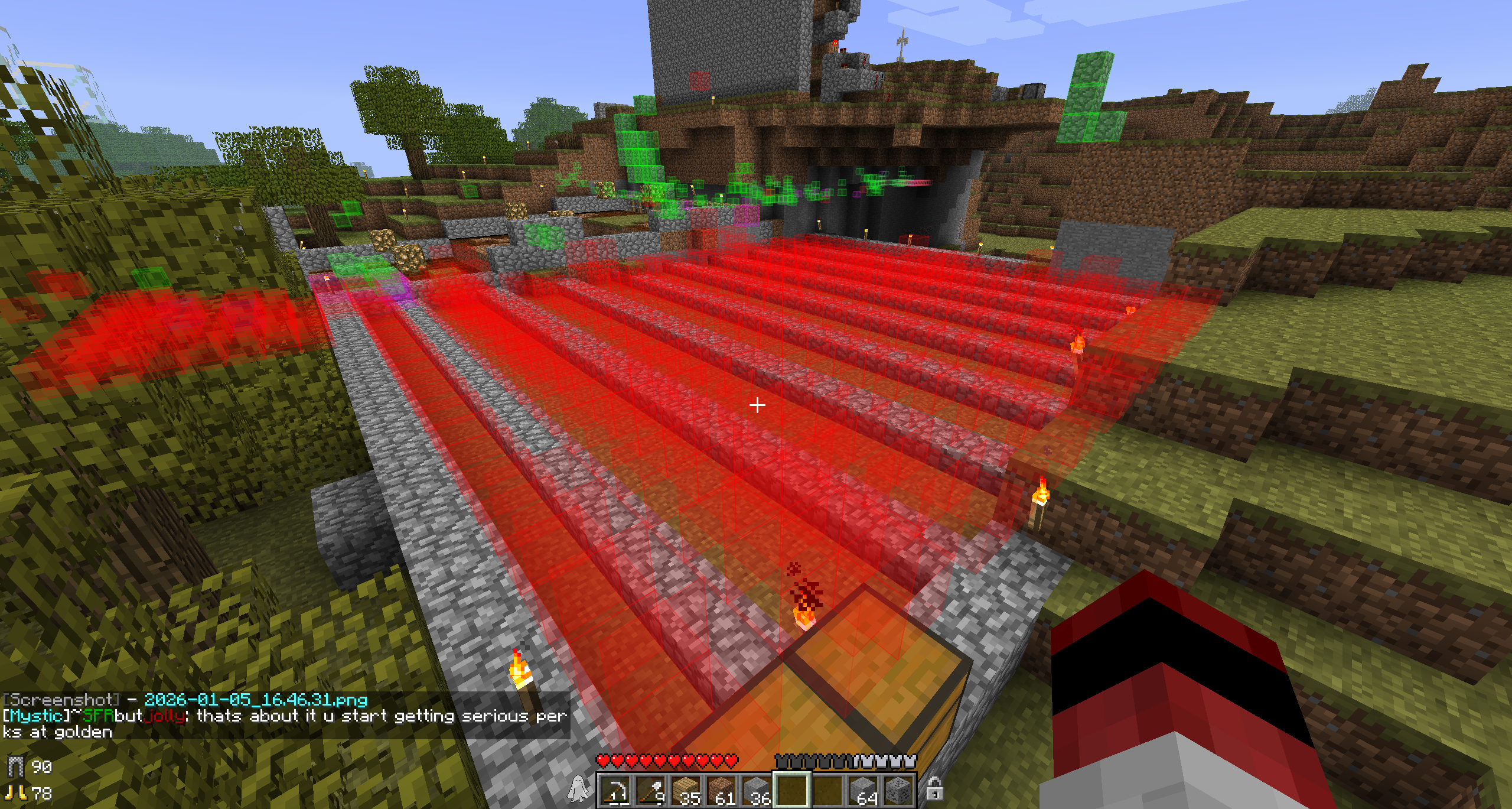Select the shovel slot in the hotbar
The height and width of the screenshot is (809, 1512).
[651, 790]
